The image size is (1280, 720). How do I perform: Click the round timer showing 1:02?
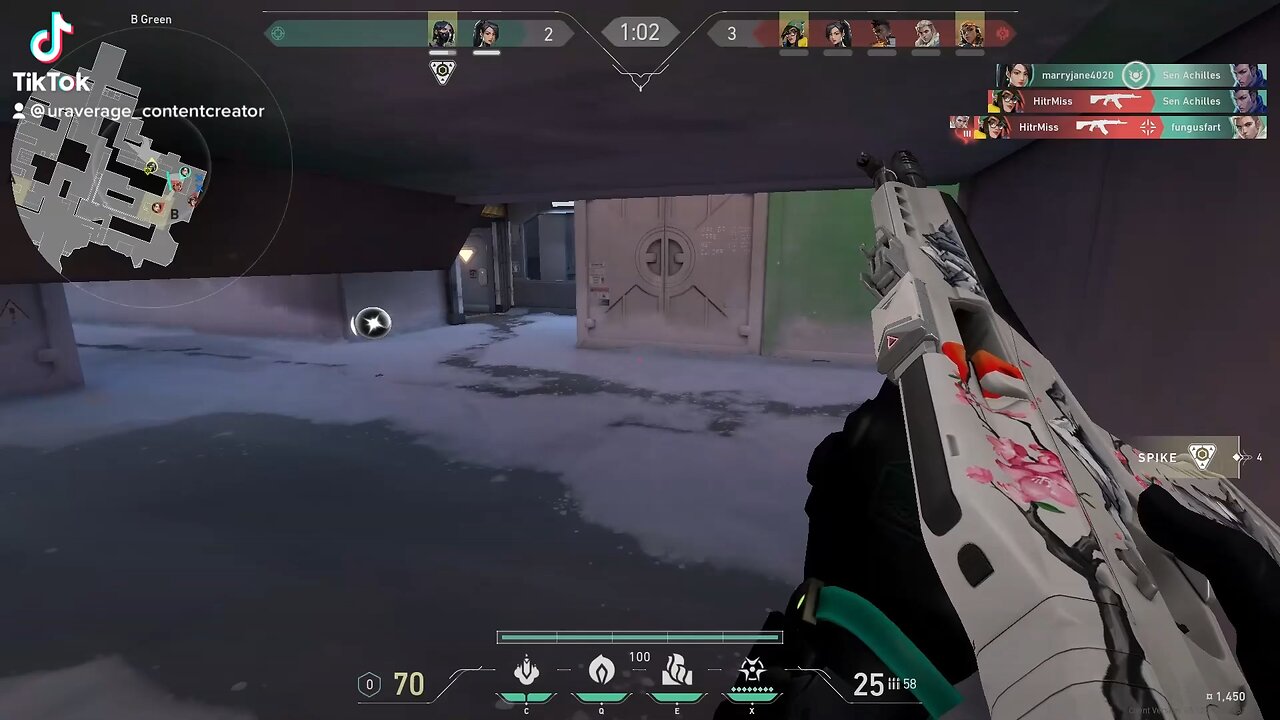(x=639, y=32)
